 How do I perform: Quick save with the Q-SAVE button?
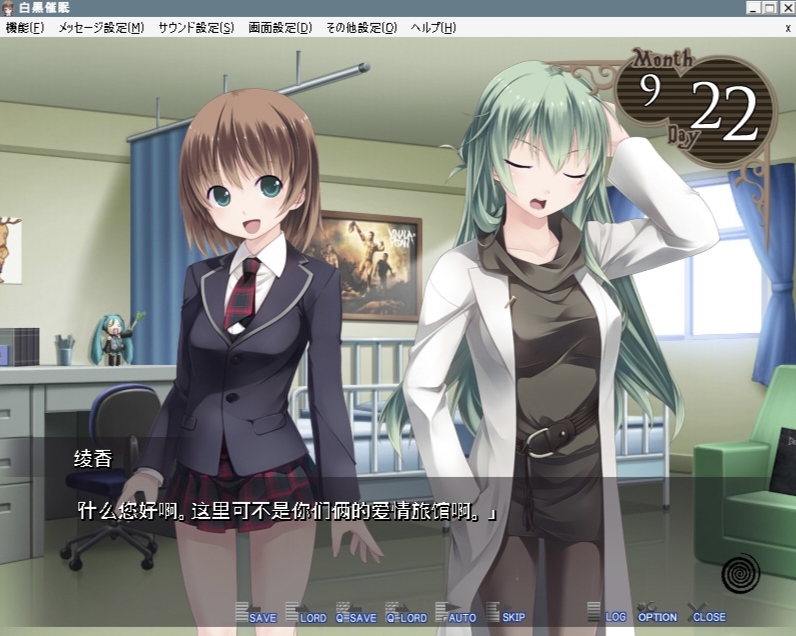356,616
